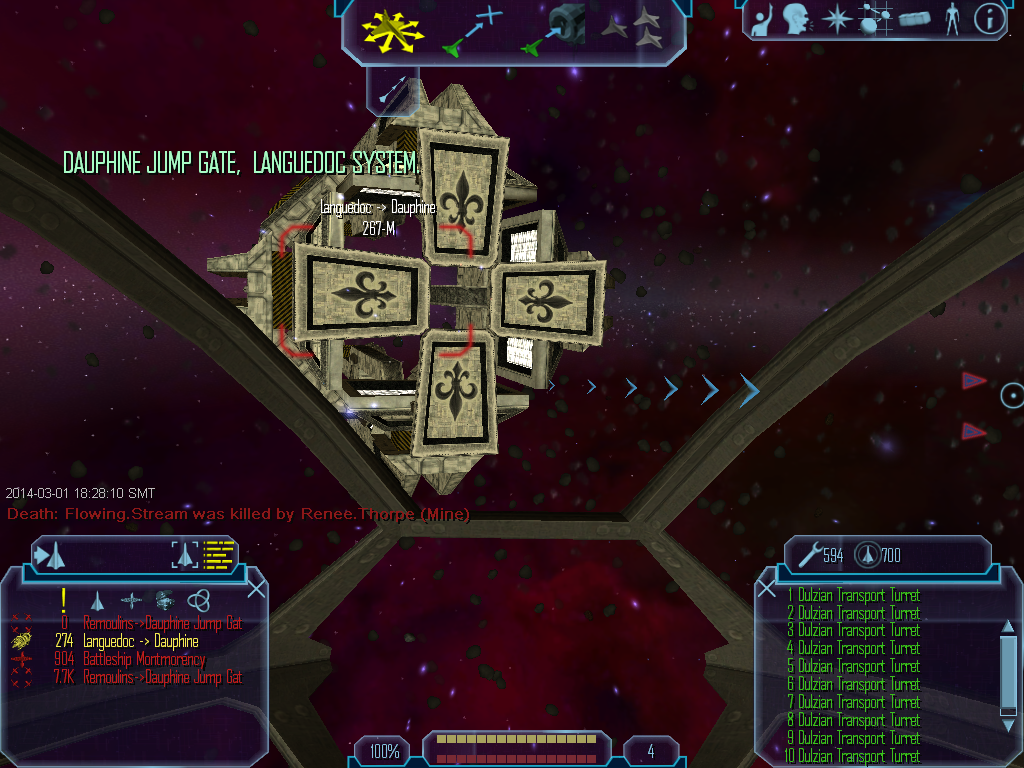Filter targets by the trefoil knot icon
This screenshot has height=768, width=1024.
[x=198, y=600]
